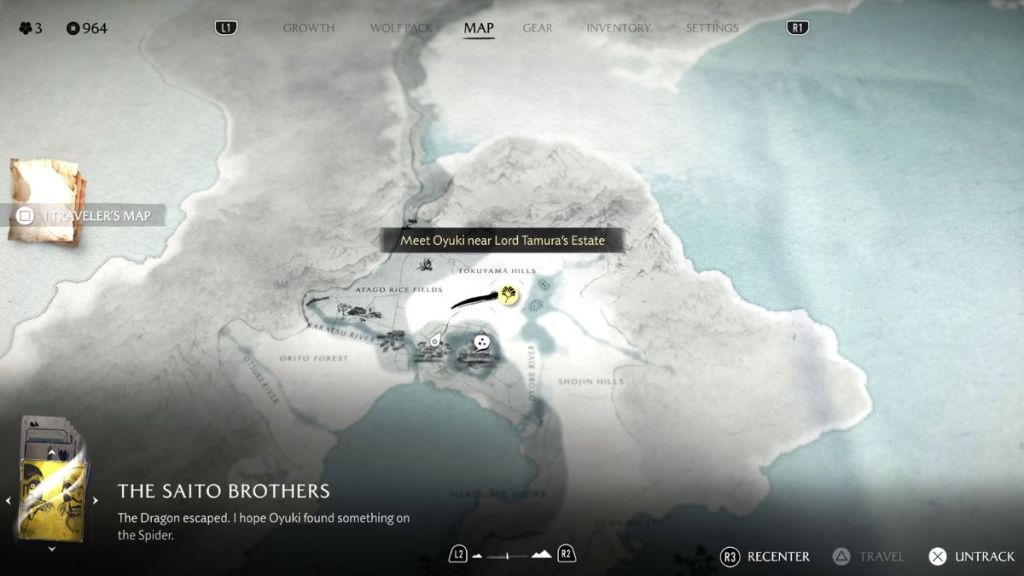Untrack the current quest

click(x=973, y=556)
